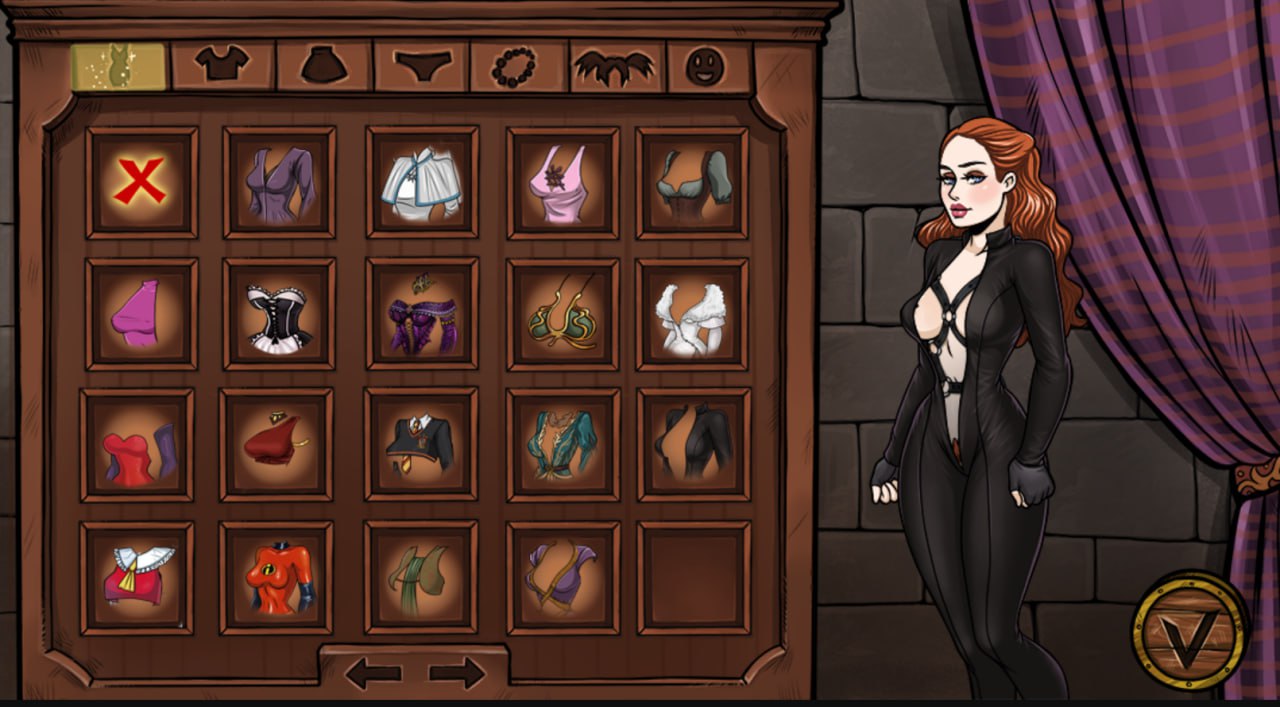Switch to the shirt tops tab
Screen dimensions: 1280x707
tap(222, 66)
